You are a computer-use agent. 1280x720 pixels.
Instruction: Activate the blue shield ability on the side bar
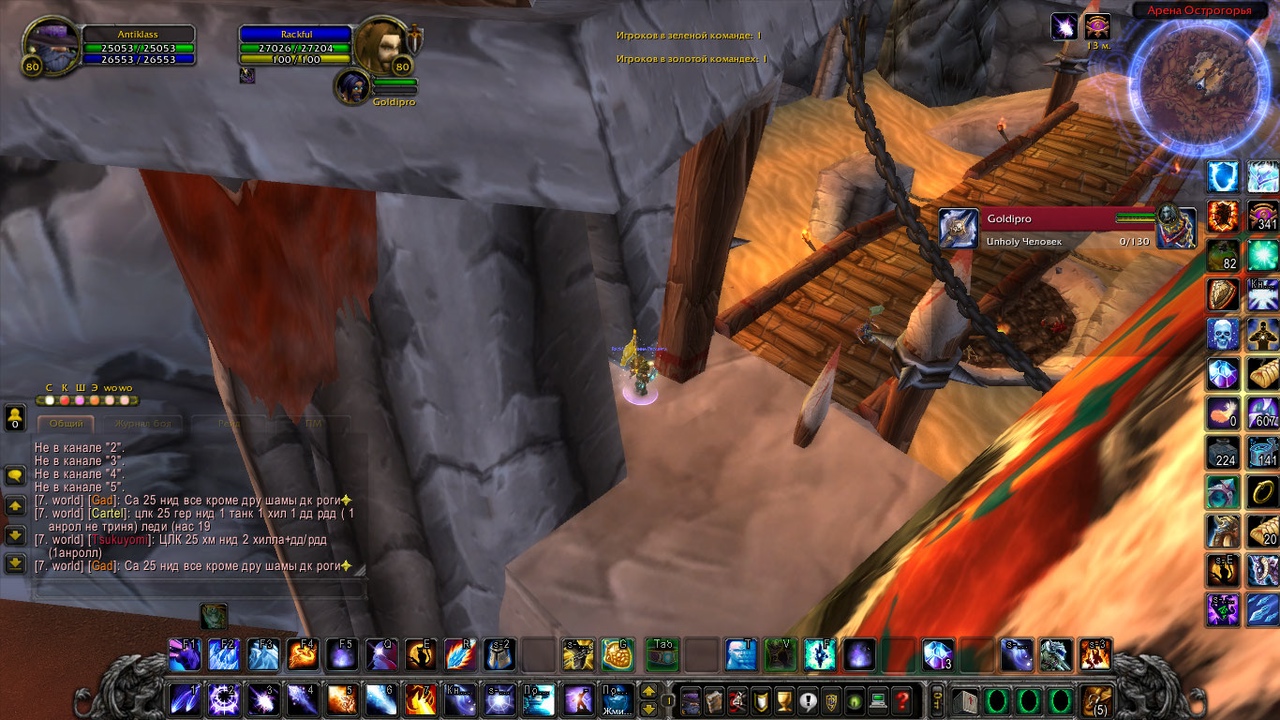click(x=1223, y=177)
